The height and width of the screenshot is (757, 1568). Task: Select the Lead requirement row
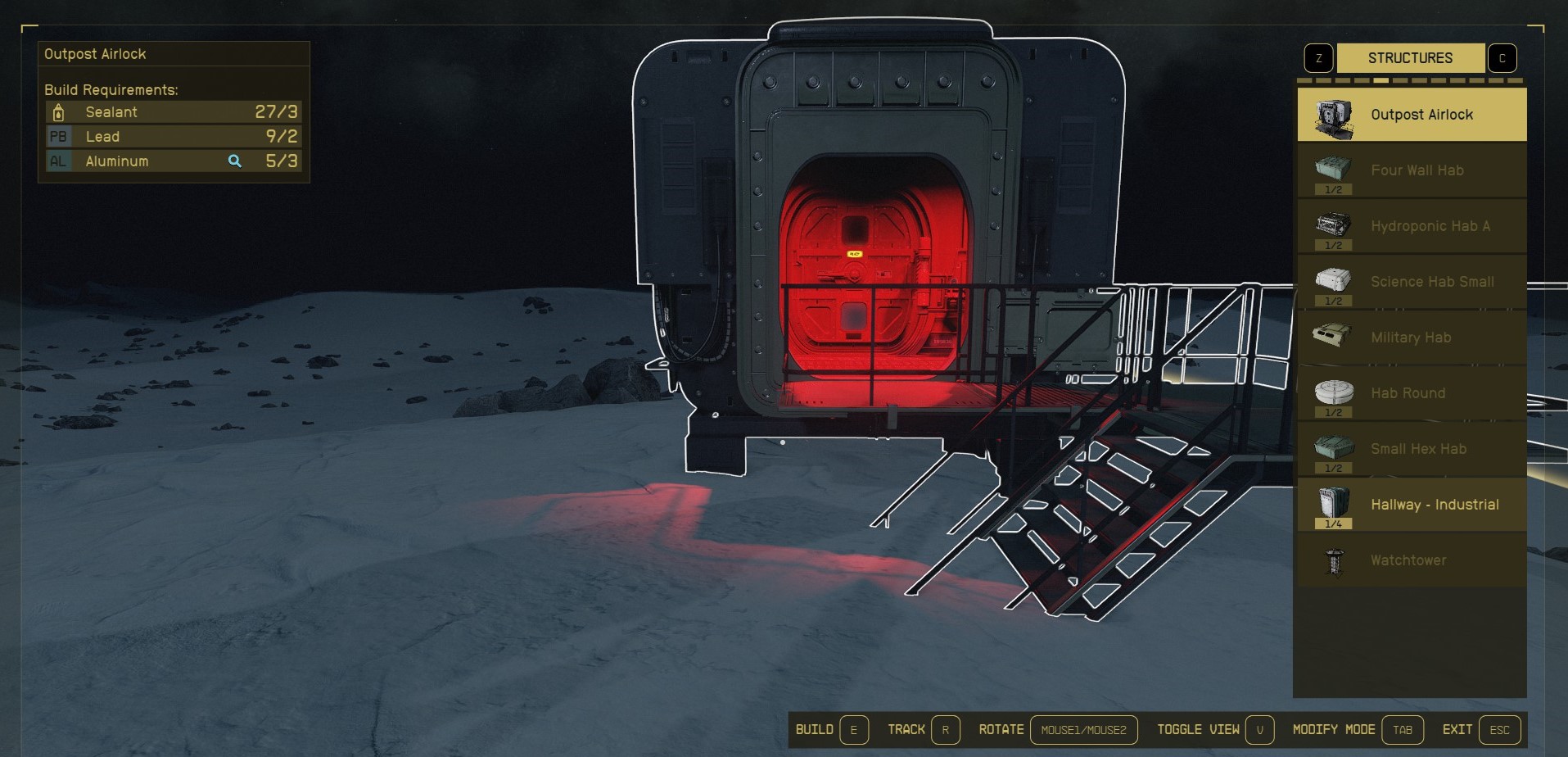[174, 137]
